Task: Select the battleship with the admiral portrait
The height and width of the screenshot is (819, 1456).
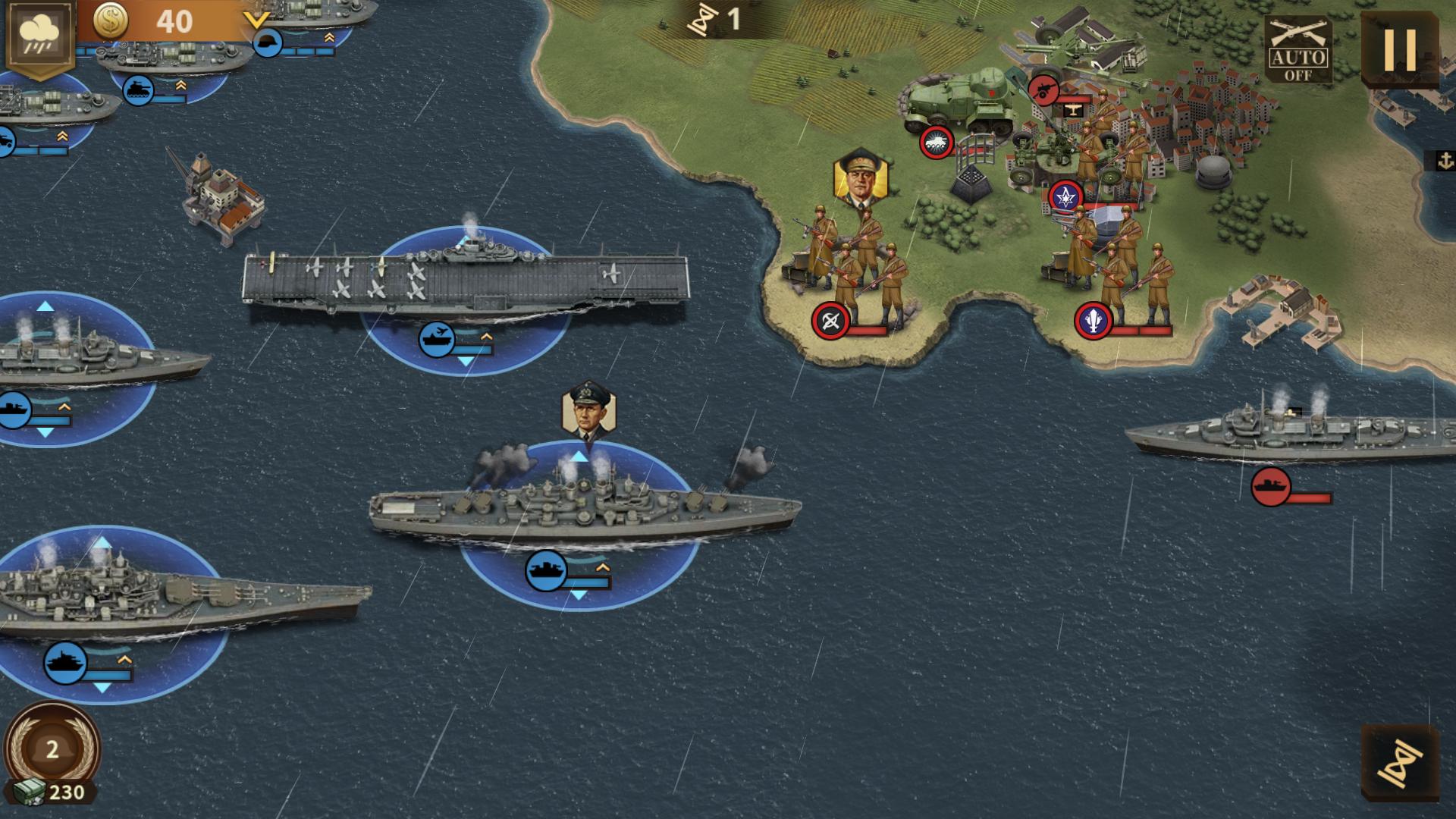Action: point(584,508)
